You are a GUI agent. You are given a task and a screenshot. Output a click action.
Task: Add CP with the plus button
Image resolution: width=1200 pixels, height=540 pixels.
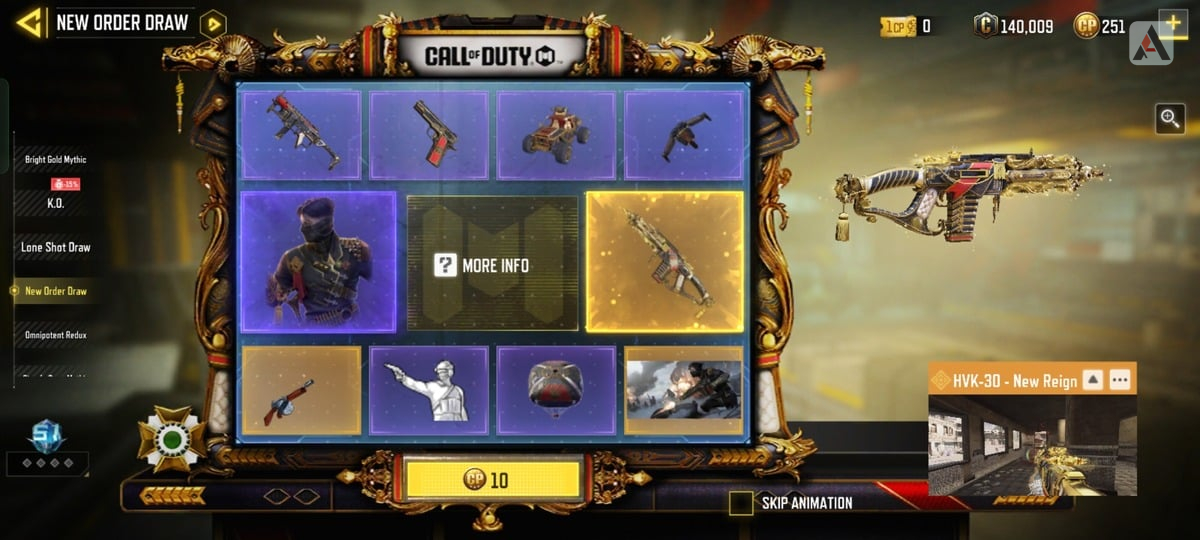pyautogui.click(x=1172, y=24)
